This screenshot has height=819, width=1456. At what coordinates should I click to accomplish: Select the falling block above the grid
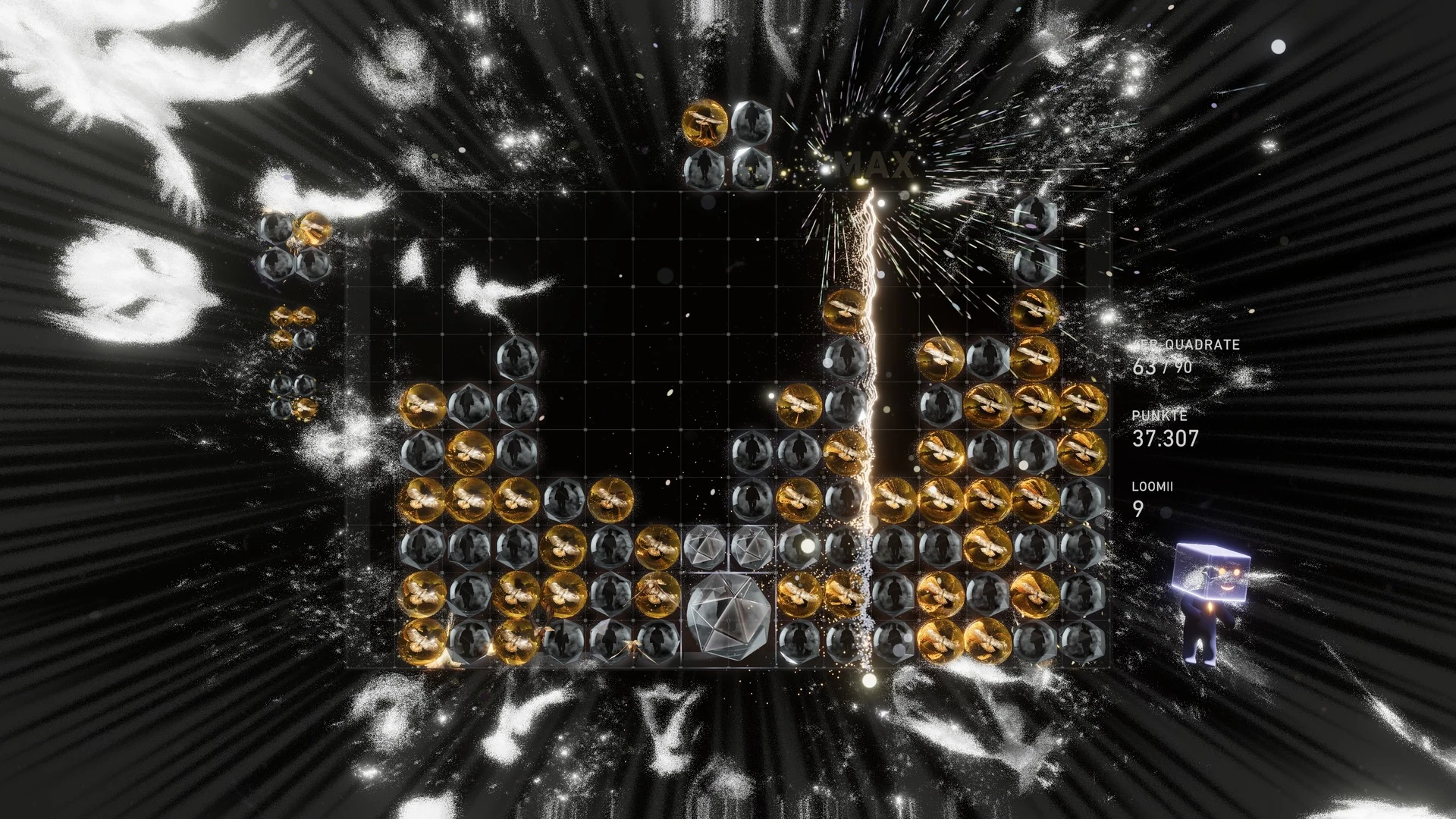[x=727, y=144]
